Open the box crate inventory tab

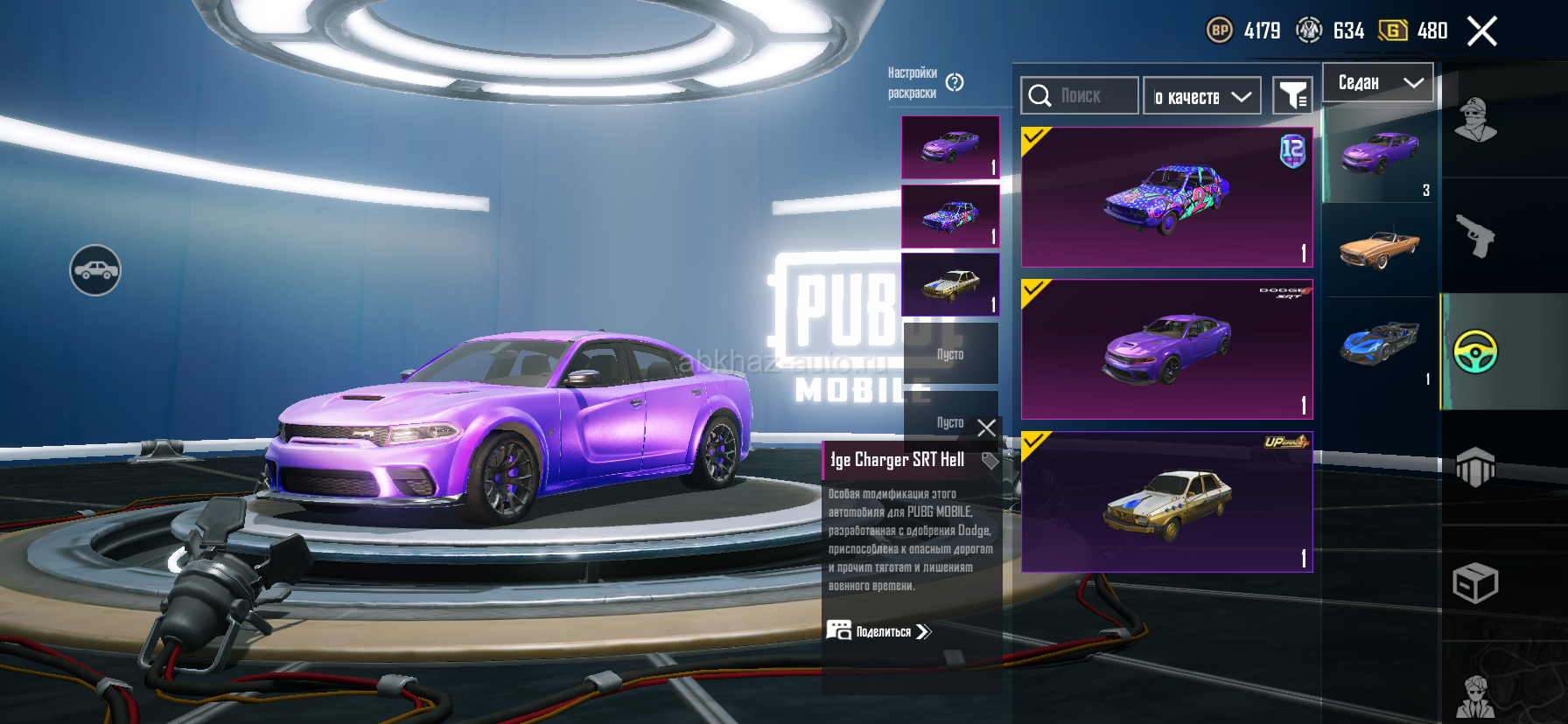(x=1475, y=582)
